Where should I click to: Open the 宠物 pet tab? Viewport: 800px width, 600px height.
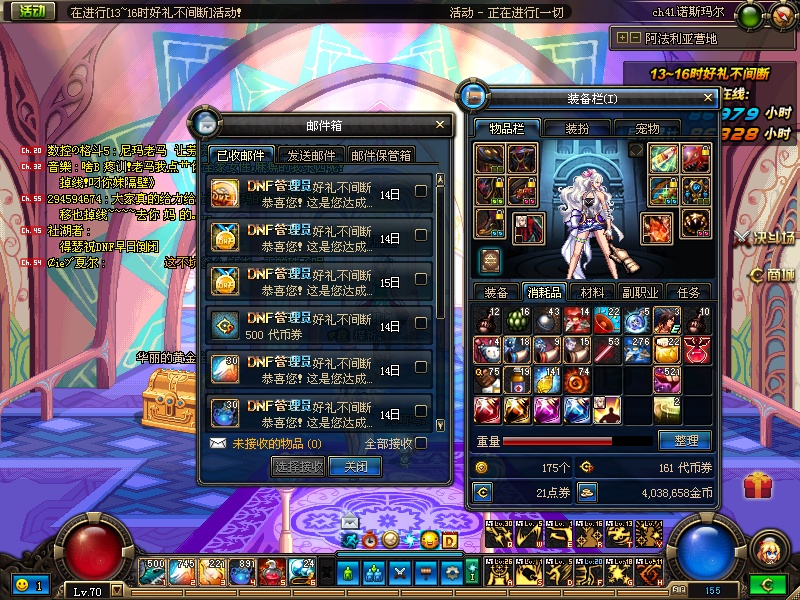(647, 128)
